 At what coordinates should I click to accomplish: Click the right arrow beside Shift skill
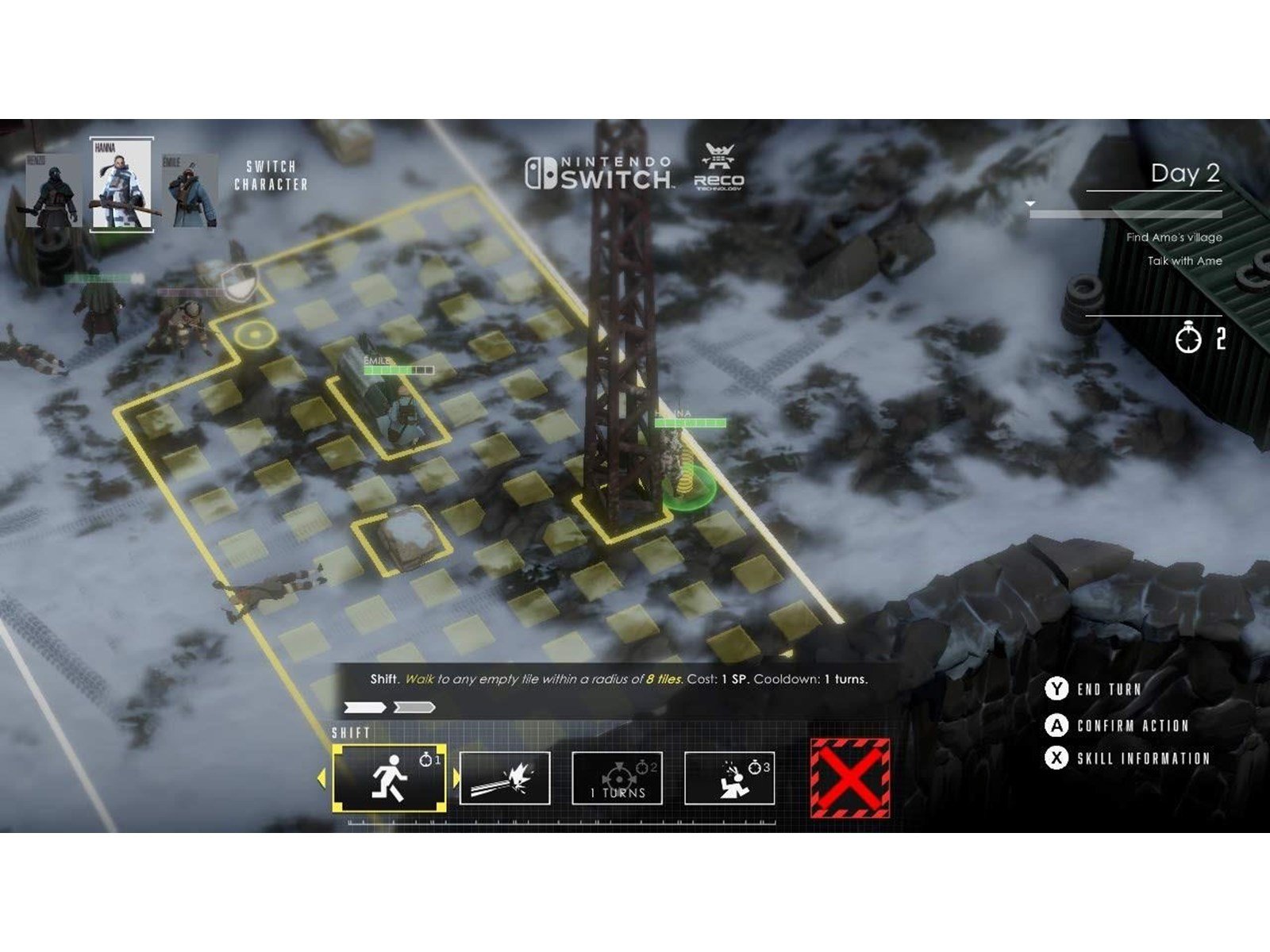point(456,778)
